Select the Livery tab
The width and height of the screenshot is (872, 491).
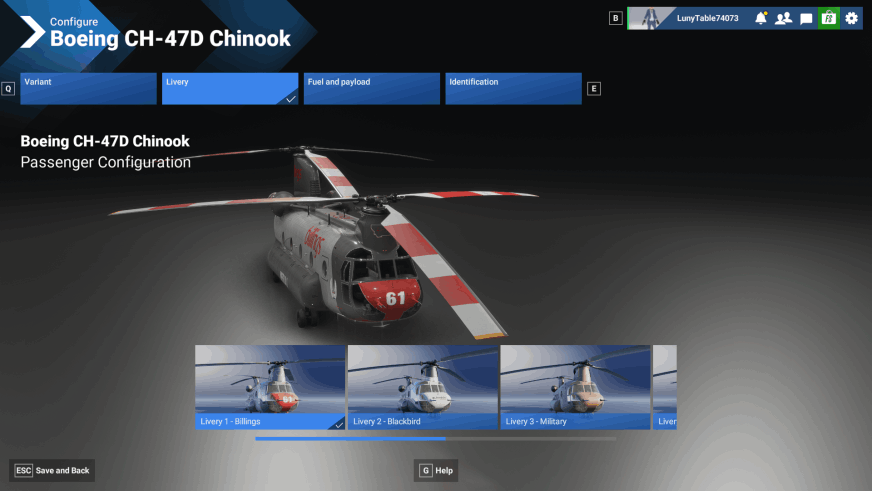230,88
